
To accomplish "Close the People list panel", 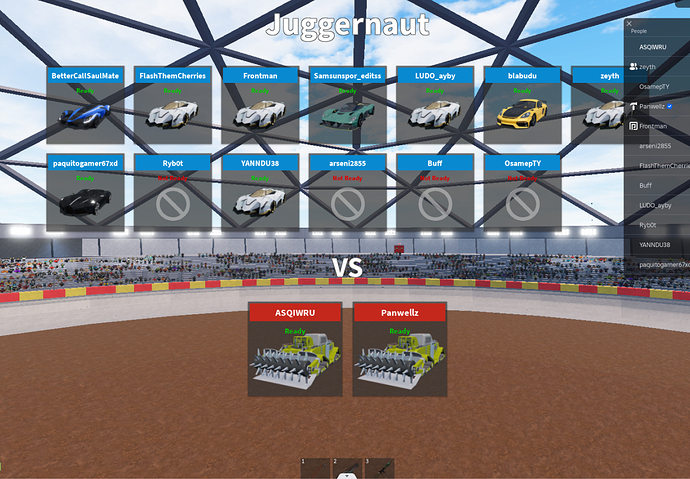I will [629, 22].
